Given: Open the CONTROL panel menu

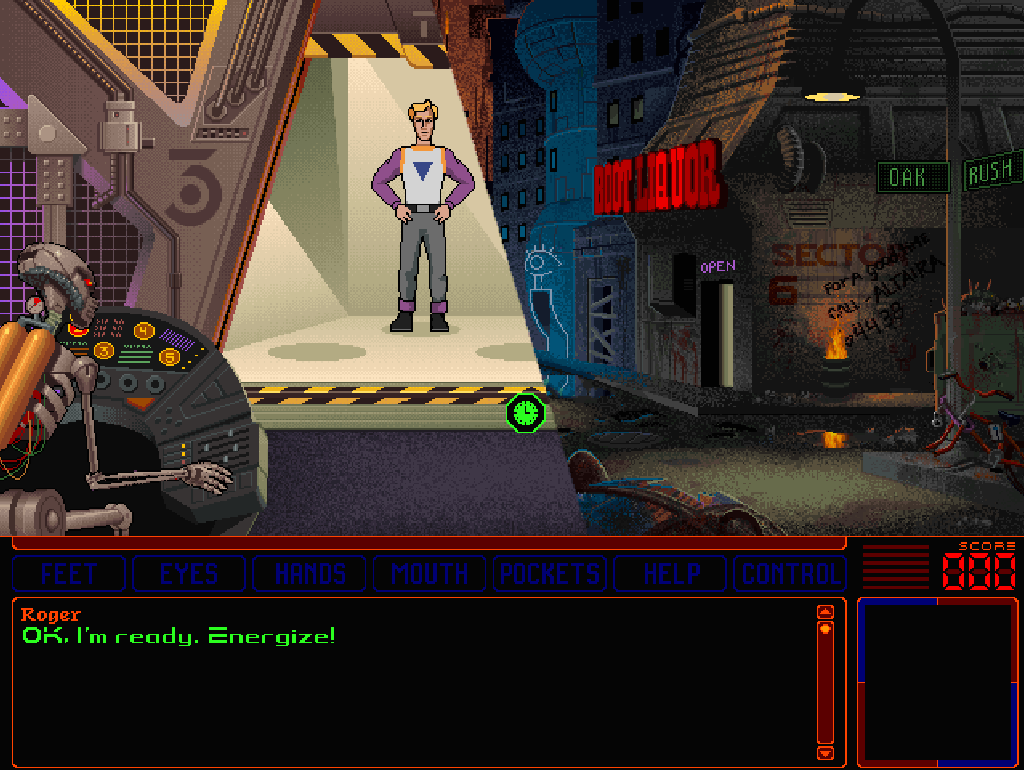Looking at the screenshot, I should [x=790, y=574].
